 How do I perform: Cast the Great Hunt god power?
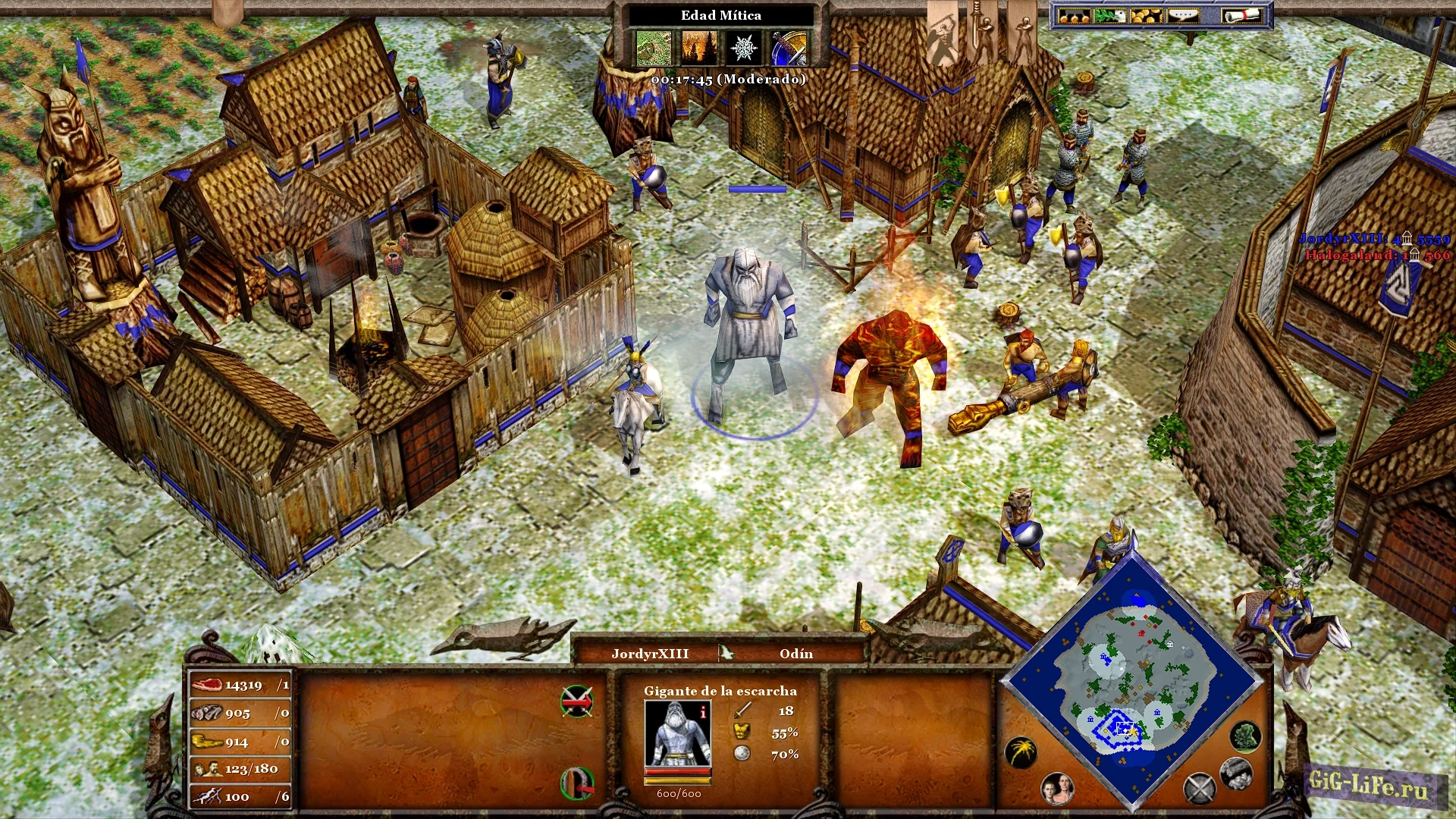653,49
